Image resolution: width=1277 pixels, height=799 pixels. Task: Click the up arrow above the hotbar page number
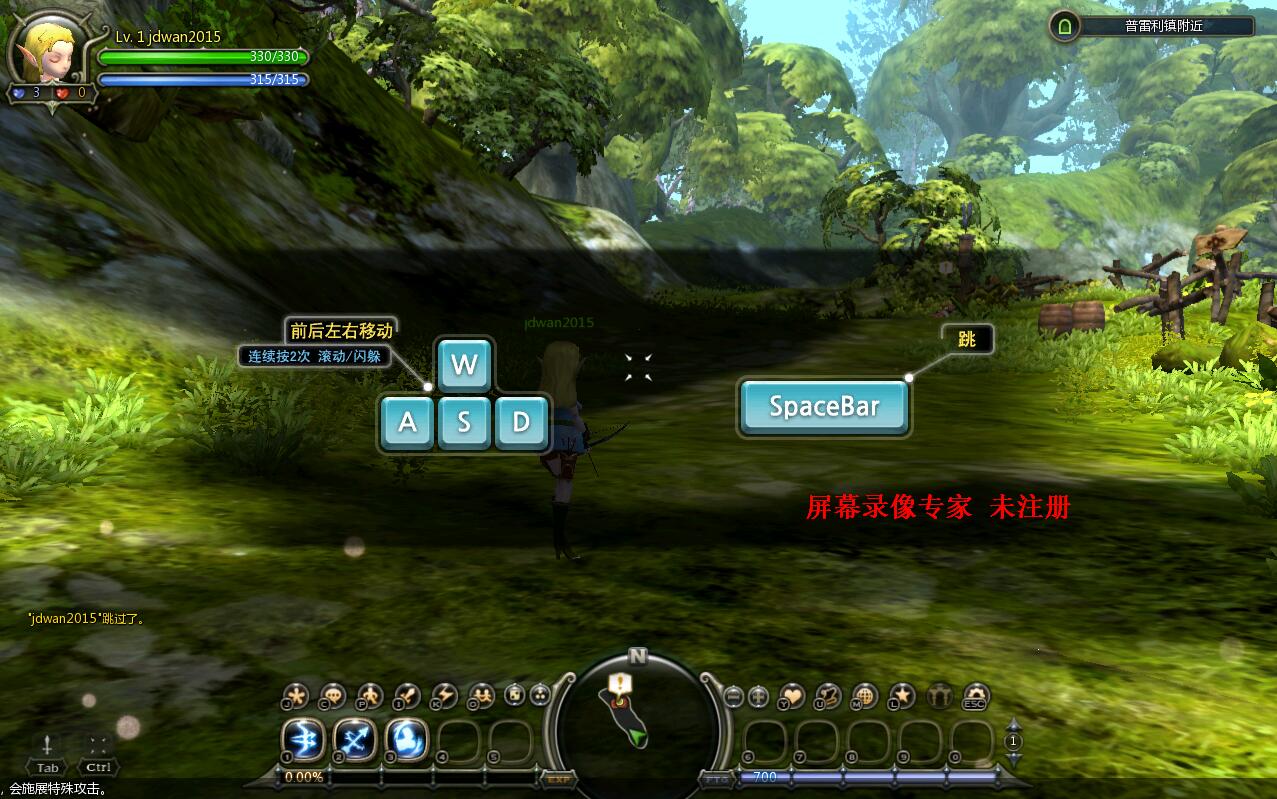pyautogui.click(x=1013, y=725)
